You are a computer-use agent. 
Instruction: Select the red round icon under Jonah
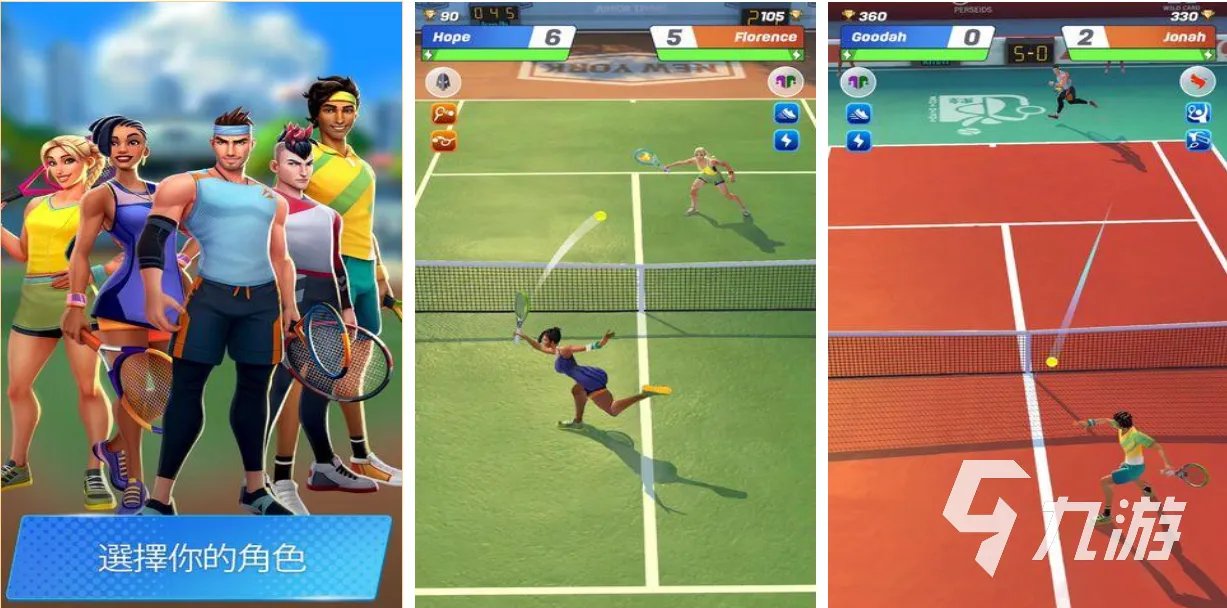coord(1197,83)
